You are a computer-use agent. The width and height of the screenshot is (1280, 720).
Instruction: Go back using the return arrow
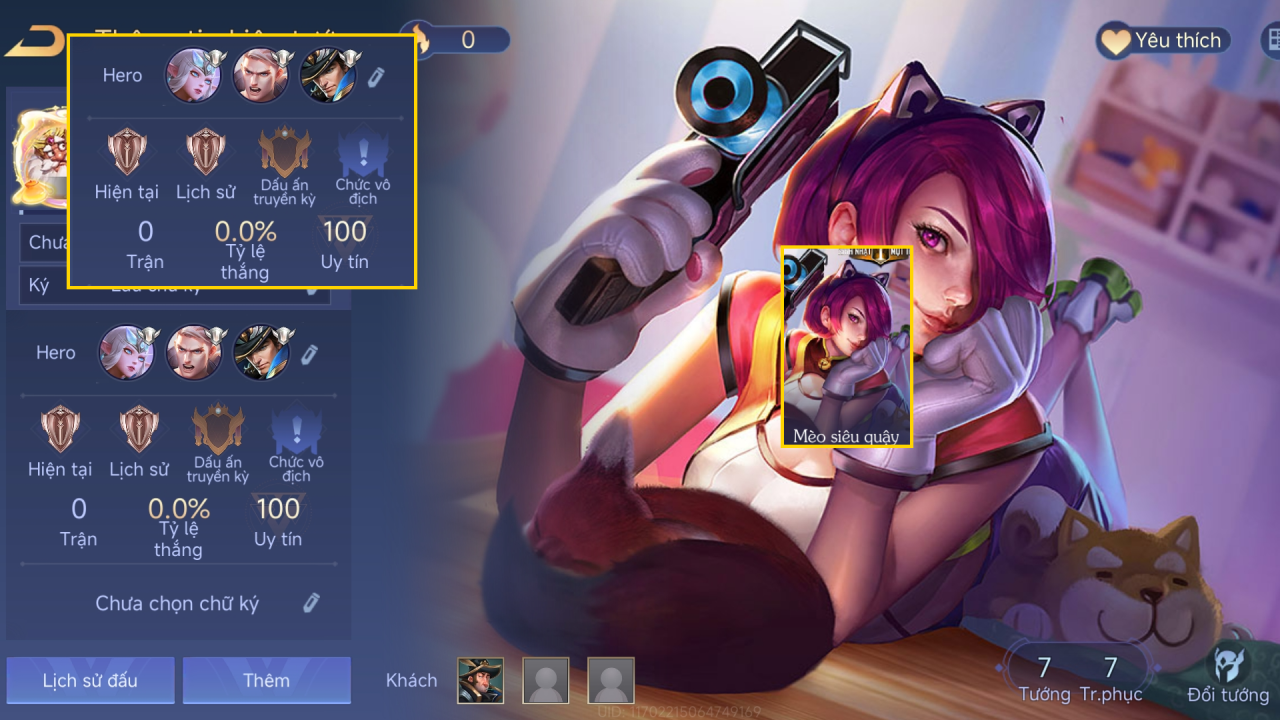click(32, 42)
